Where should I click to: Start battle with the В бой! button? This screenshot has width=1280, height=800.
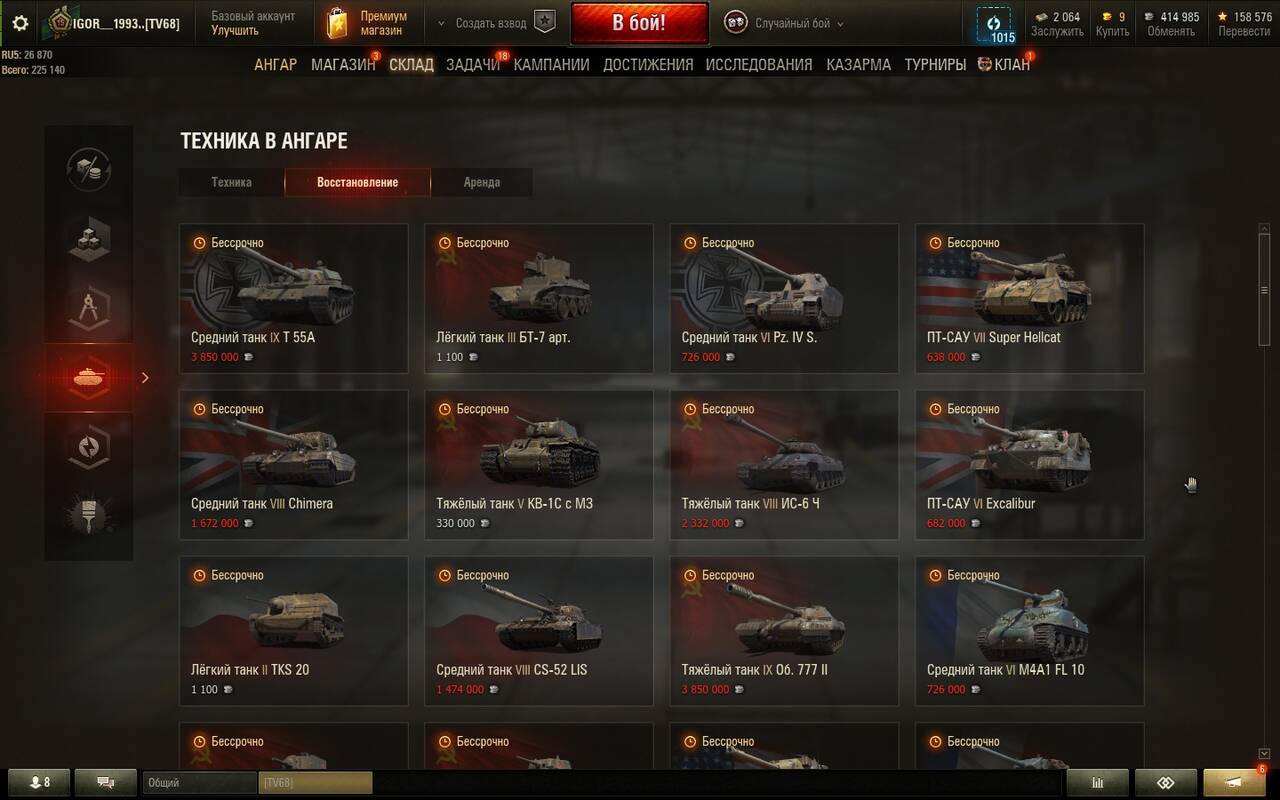(639, 23)
